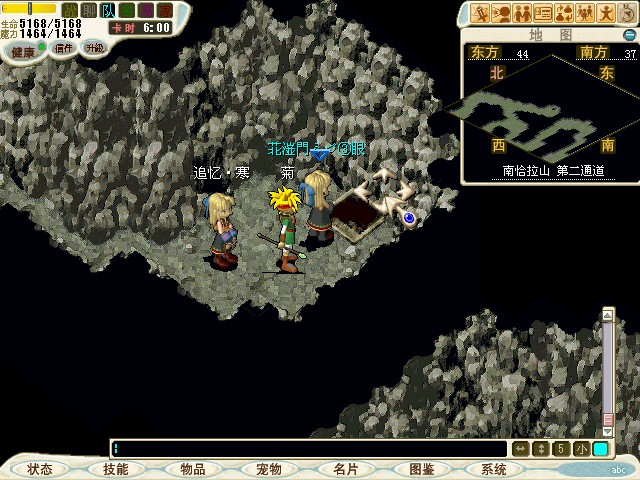Toggle the 队 (Team) mode button
The image size is (640, 480).
pyautogui.click(x=109, y=10)
